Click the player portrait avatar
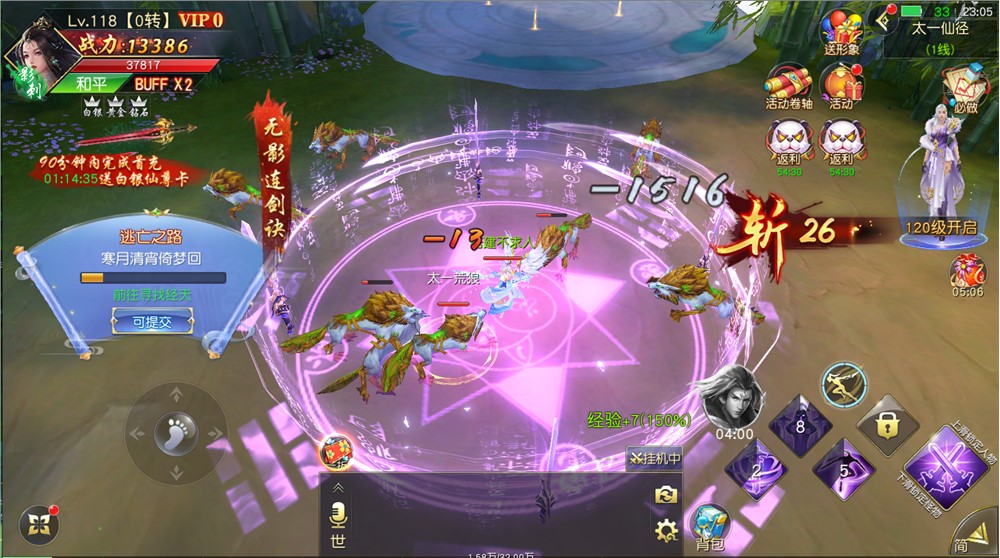 tap(38, 55)
